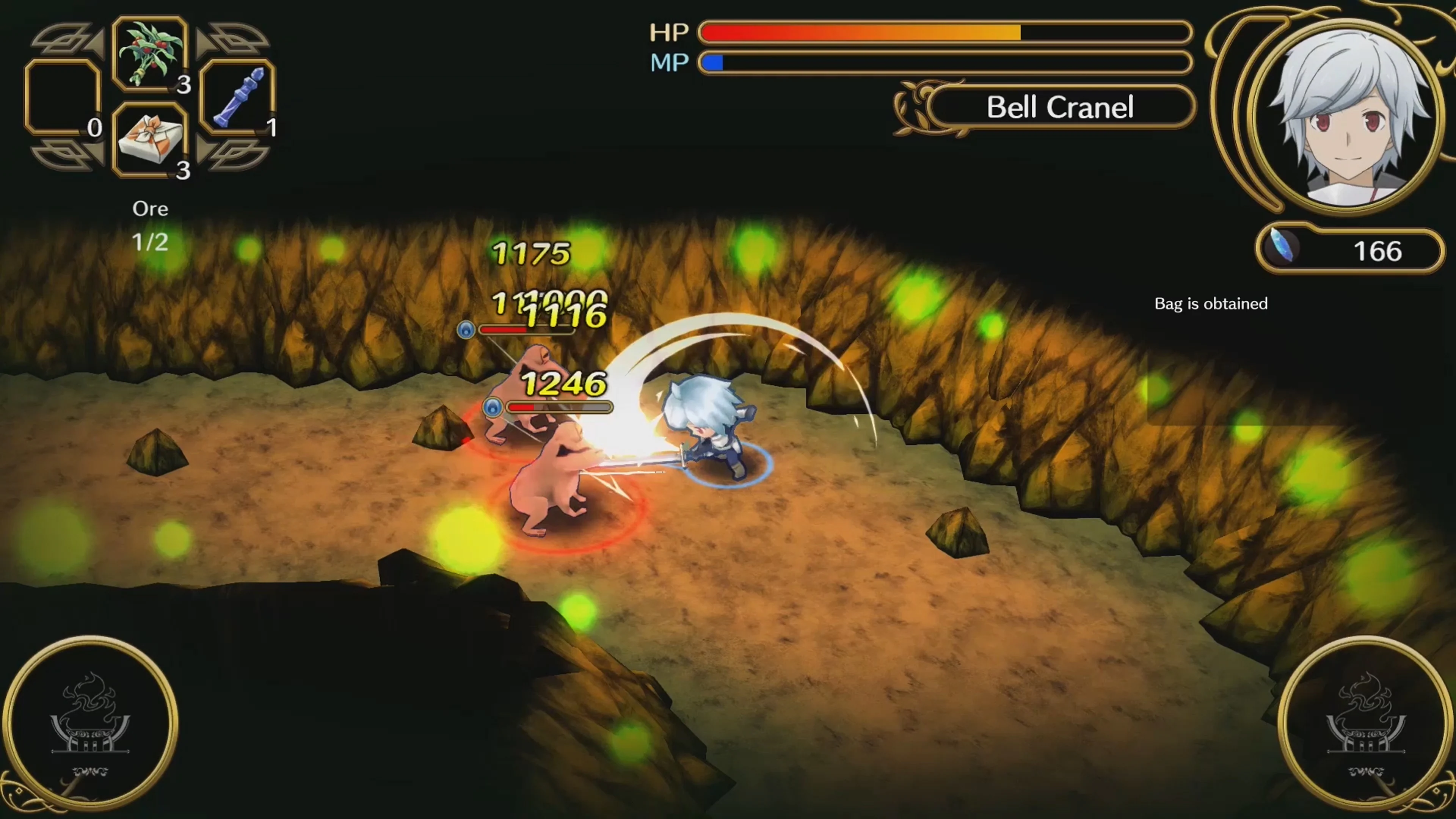Screen dimensions: 1456x819
Task: Use the wrapped gift bag item
Action: 150,143
